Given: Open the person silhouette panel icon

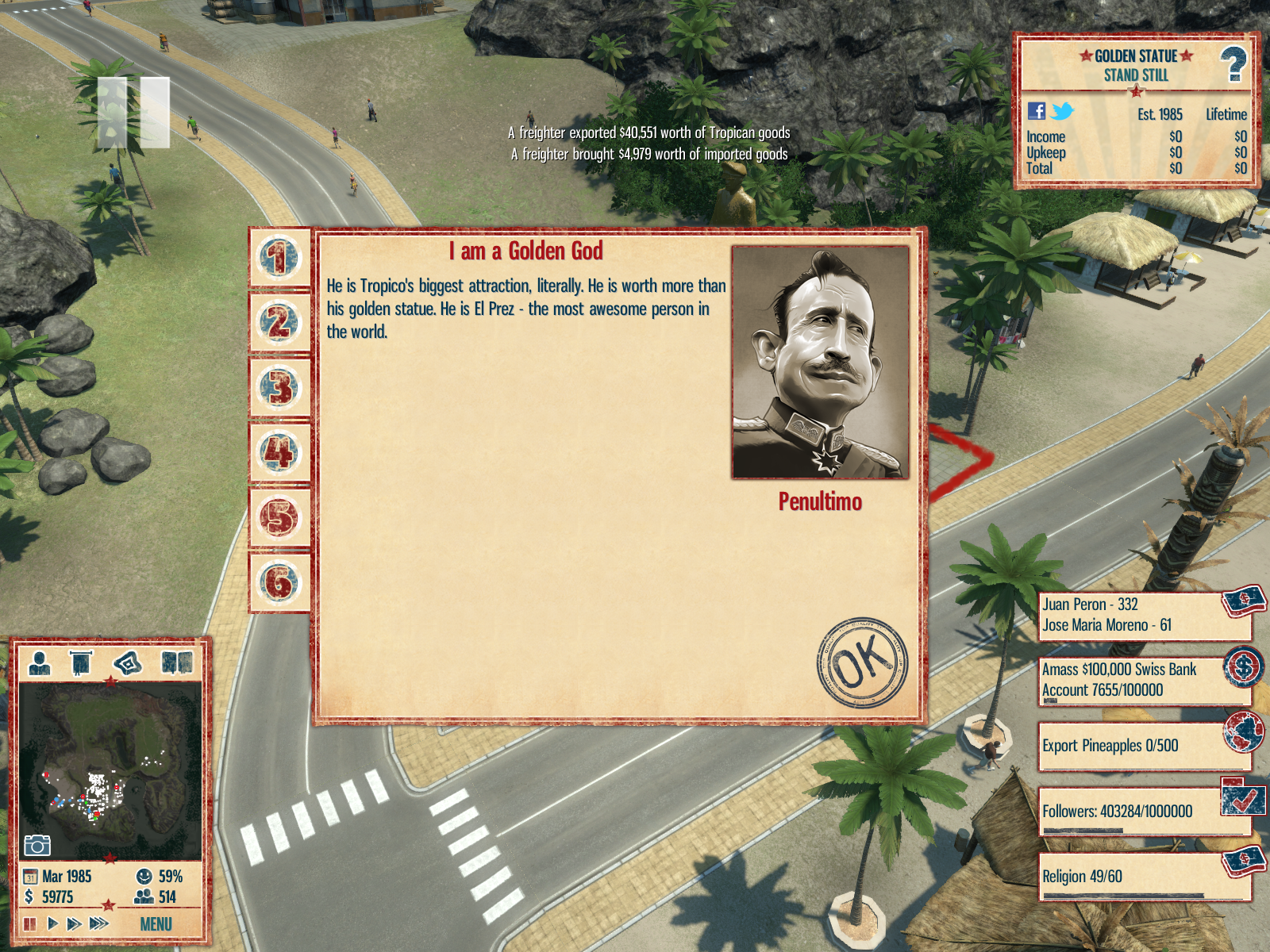Looking at the screenshot, I should tap(40, 662).
